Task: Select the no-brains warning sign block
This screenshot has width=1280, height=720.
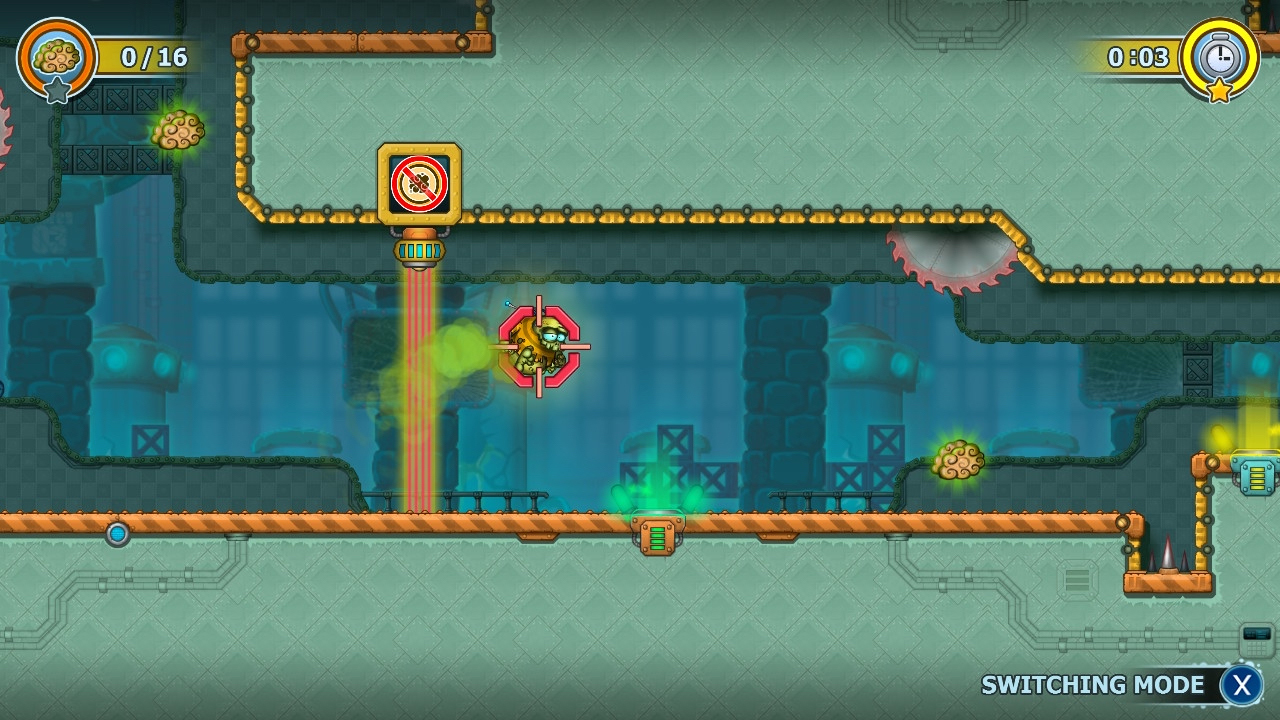Action: (419, 183)
